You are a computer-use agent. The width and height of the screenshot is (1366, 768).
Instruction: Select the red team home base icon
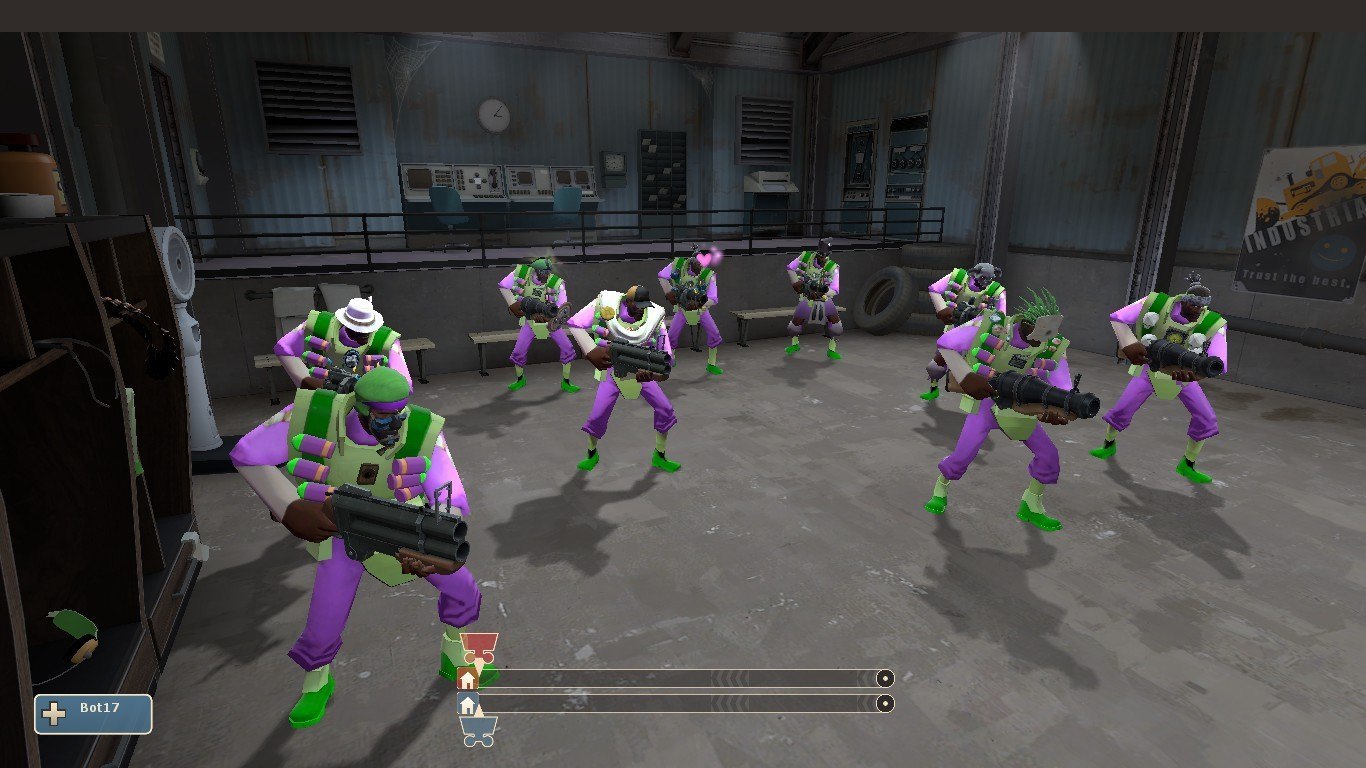coord(467,679)
